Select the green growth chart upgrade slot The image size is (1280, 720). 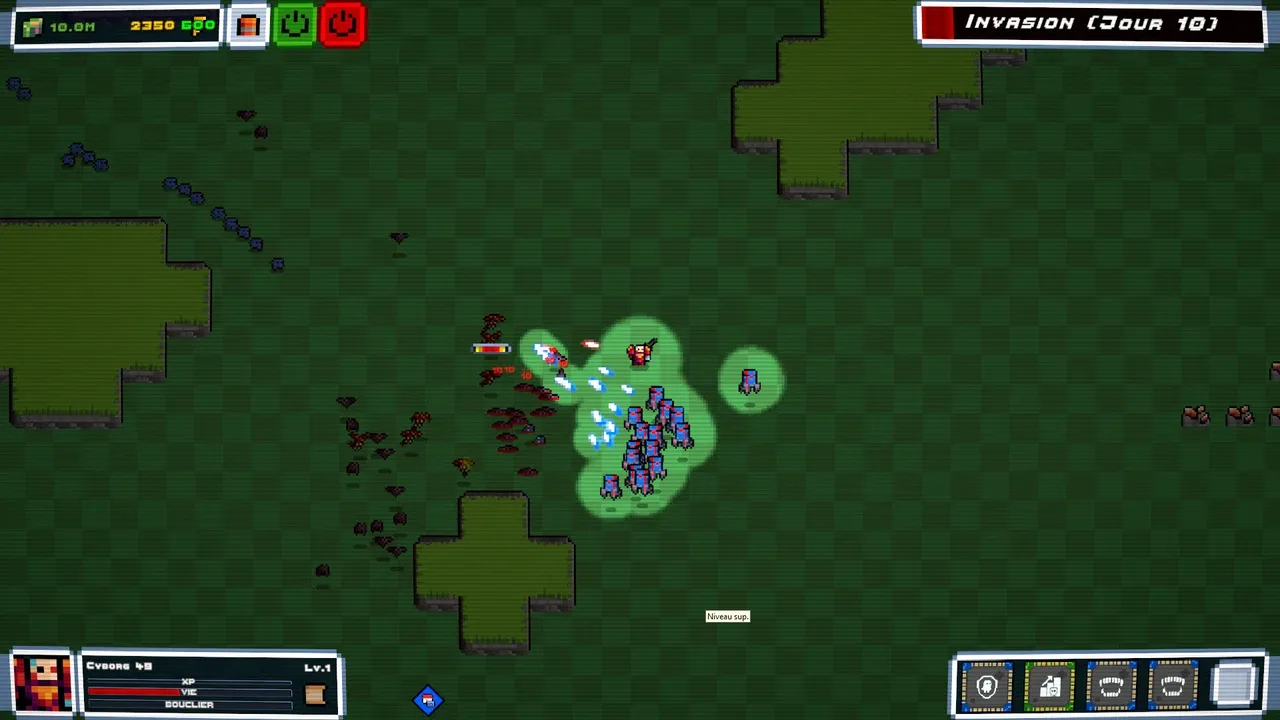(1049, 686)
